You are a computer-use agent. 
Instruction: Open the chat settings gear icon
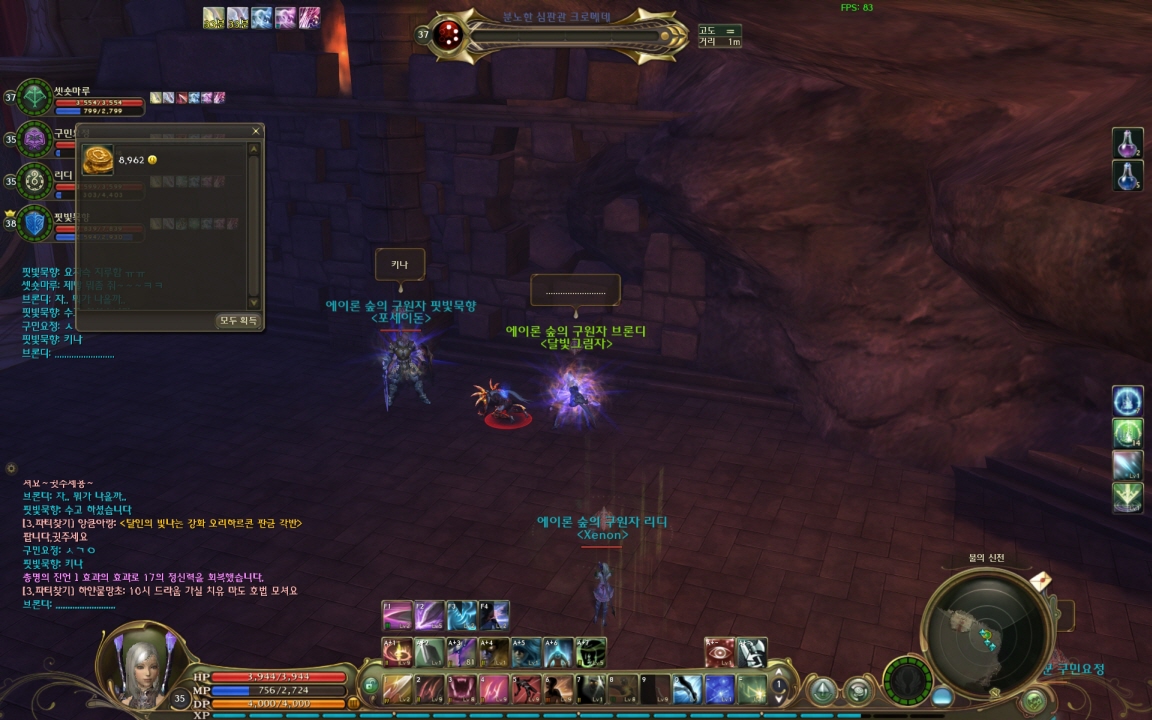click(x=11, y=468)
